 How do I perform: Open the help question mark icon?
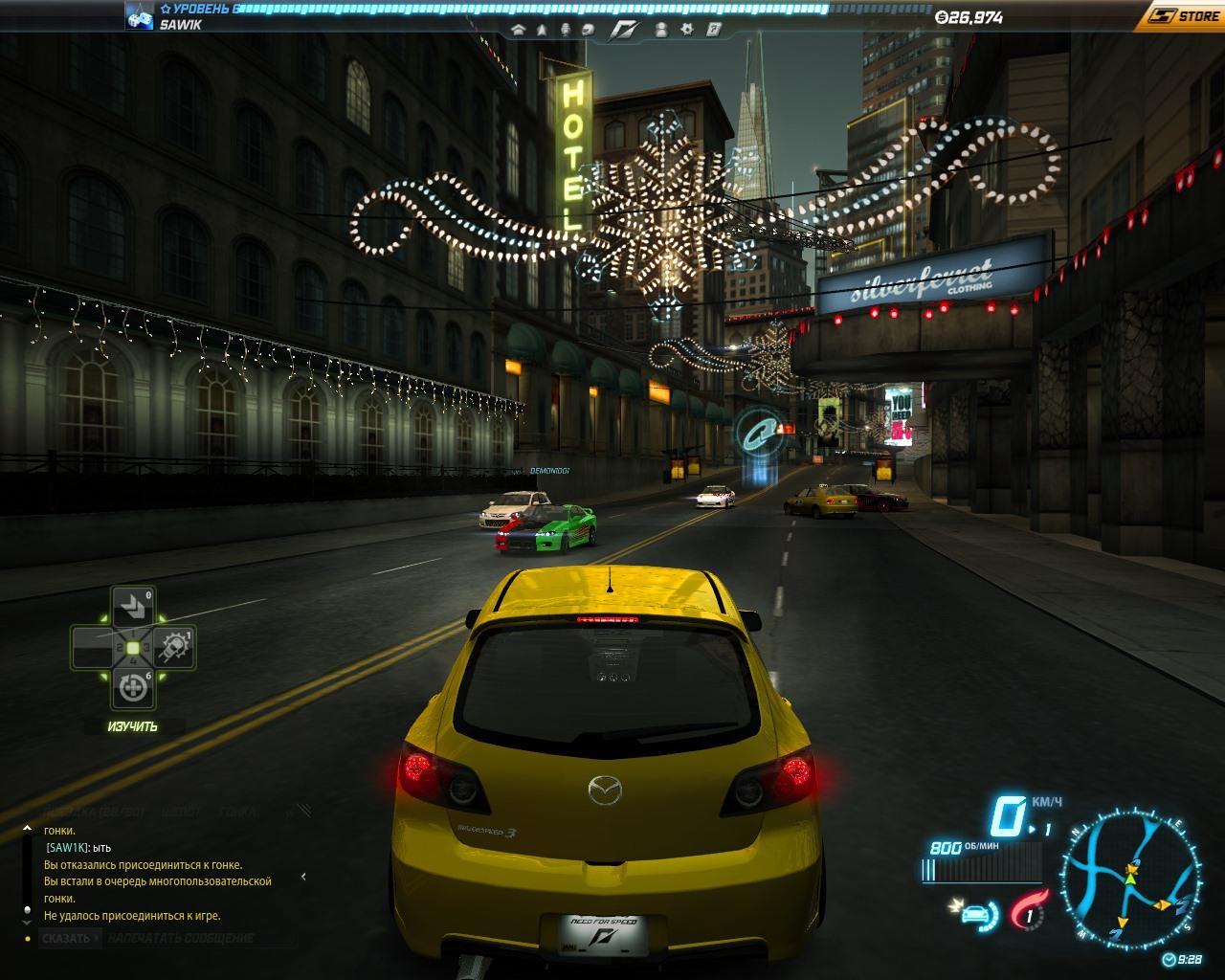[713, 30]
